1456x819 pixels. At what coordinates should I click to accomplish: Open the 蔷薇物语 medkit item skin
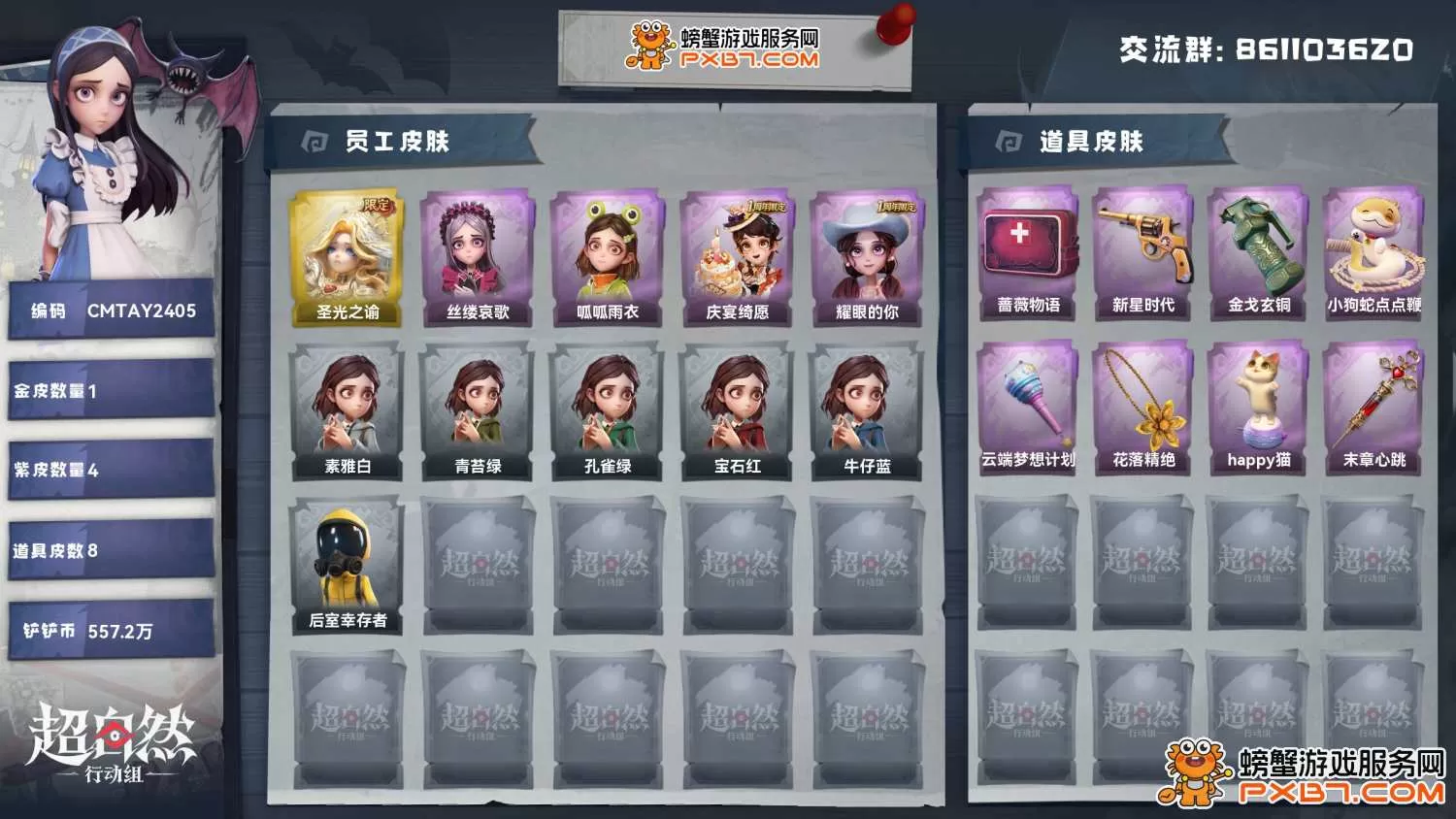tap(1028, 252)
